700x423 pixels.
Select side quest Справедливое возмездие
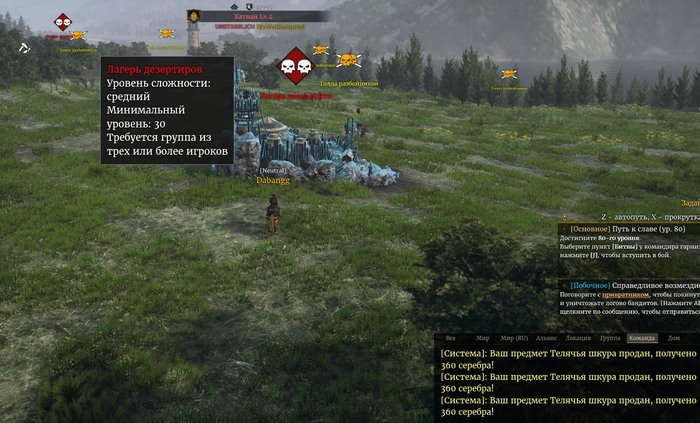(x=657, y=285)
